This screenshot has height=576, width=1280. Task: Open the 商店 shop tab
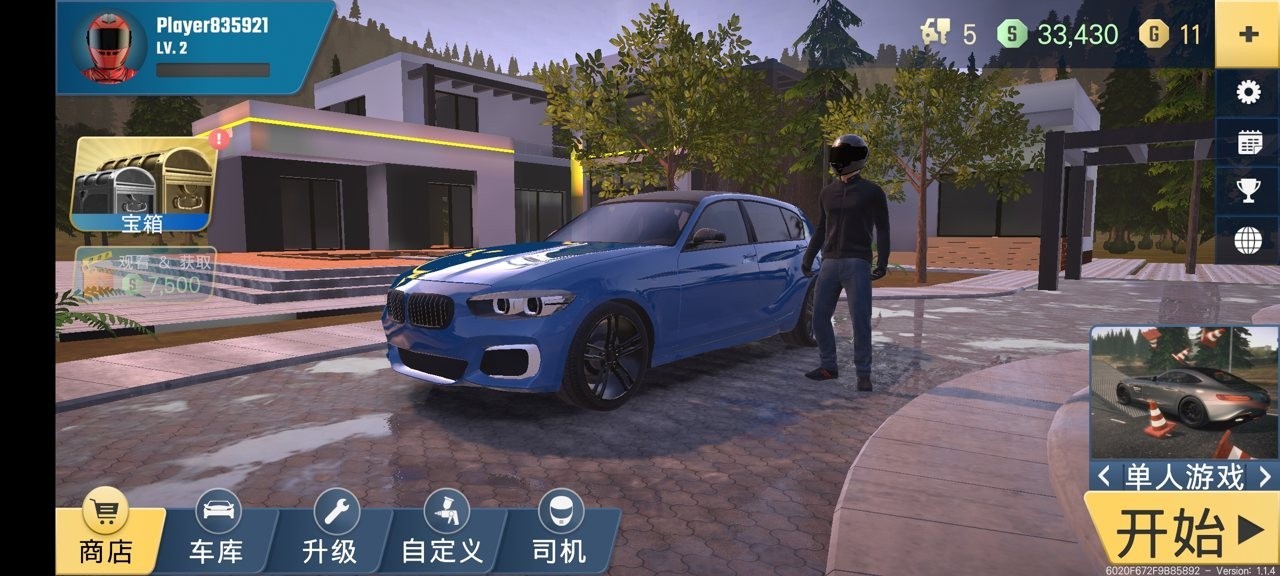coord(106,534)
